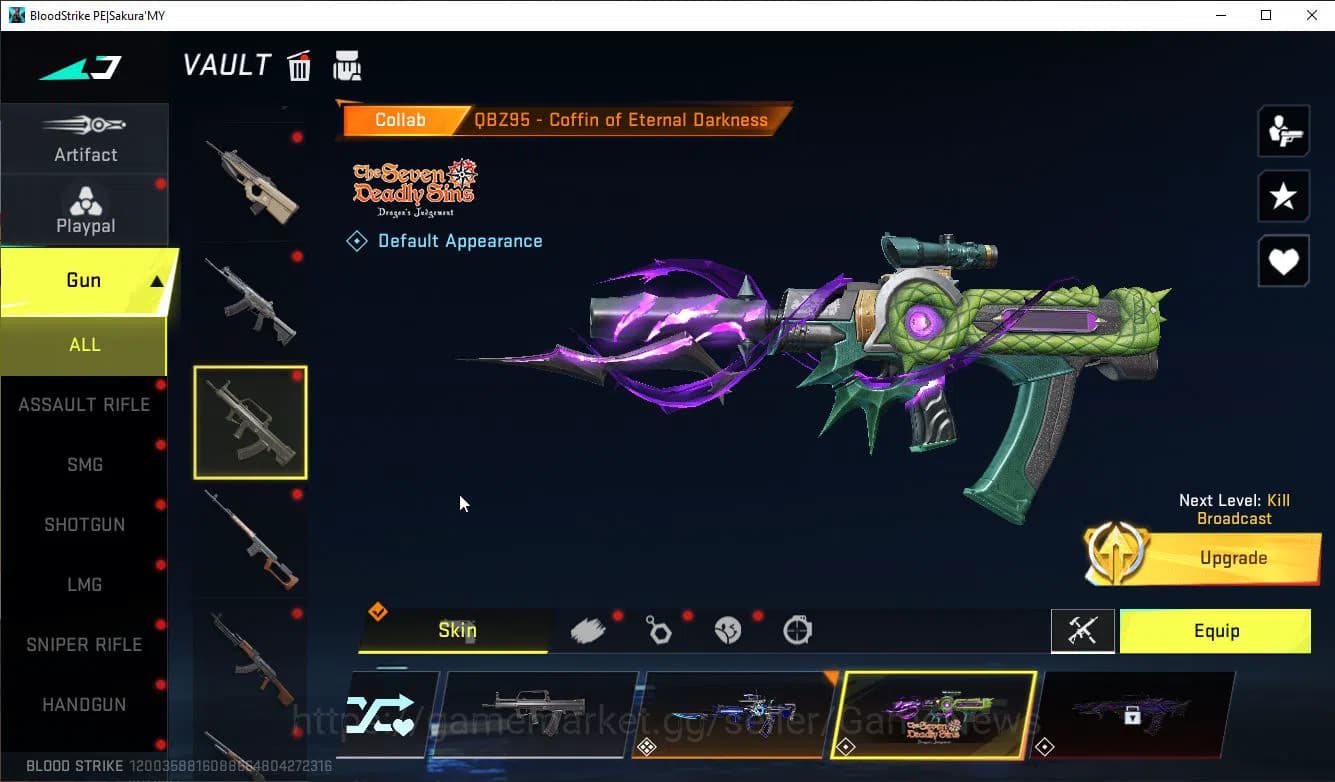The width and height of the screenshot is (1335, 782).
Task: Click the inspect character pose icon
Action: [1283, 130]
